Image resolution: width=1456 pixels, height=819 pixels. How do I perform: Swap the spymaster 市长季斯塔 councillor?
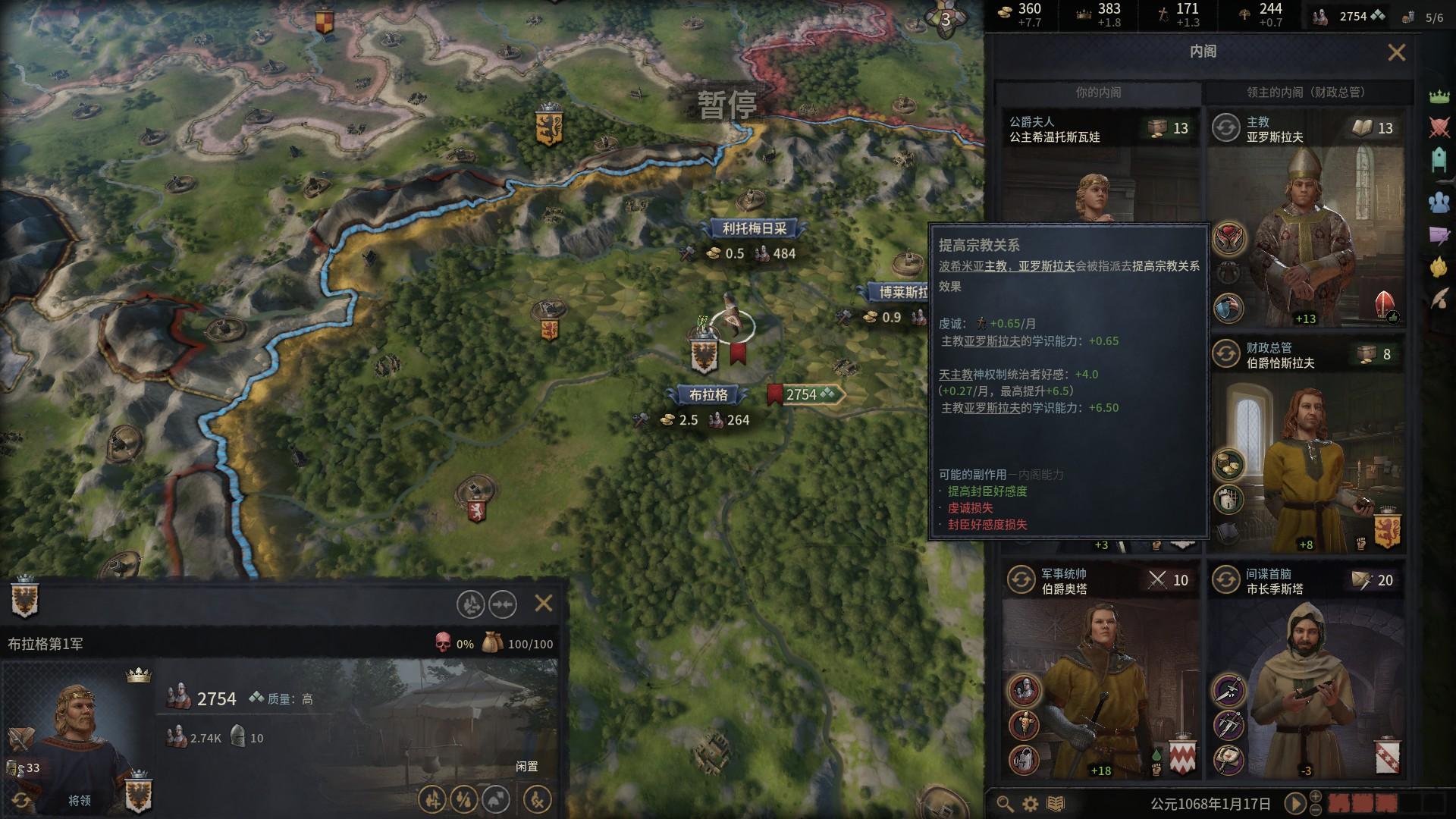(1225, 580)
